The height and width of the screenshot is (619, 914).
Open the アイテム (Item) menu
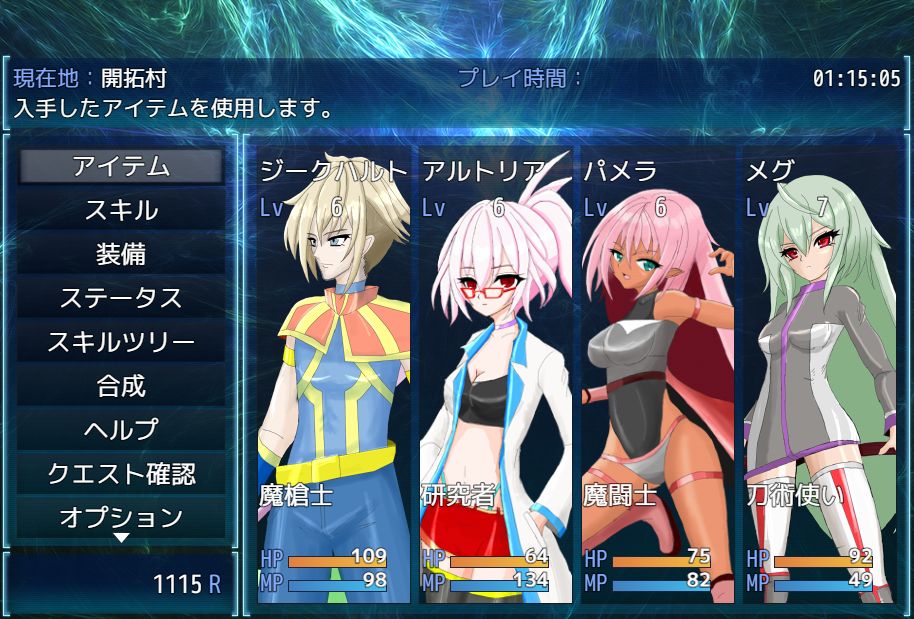click(x=121, y=167)
